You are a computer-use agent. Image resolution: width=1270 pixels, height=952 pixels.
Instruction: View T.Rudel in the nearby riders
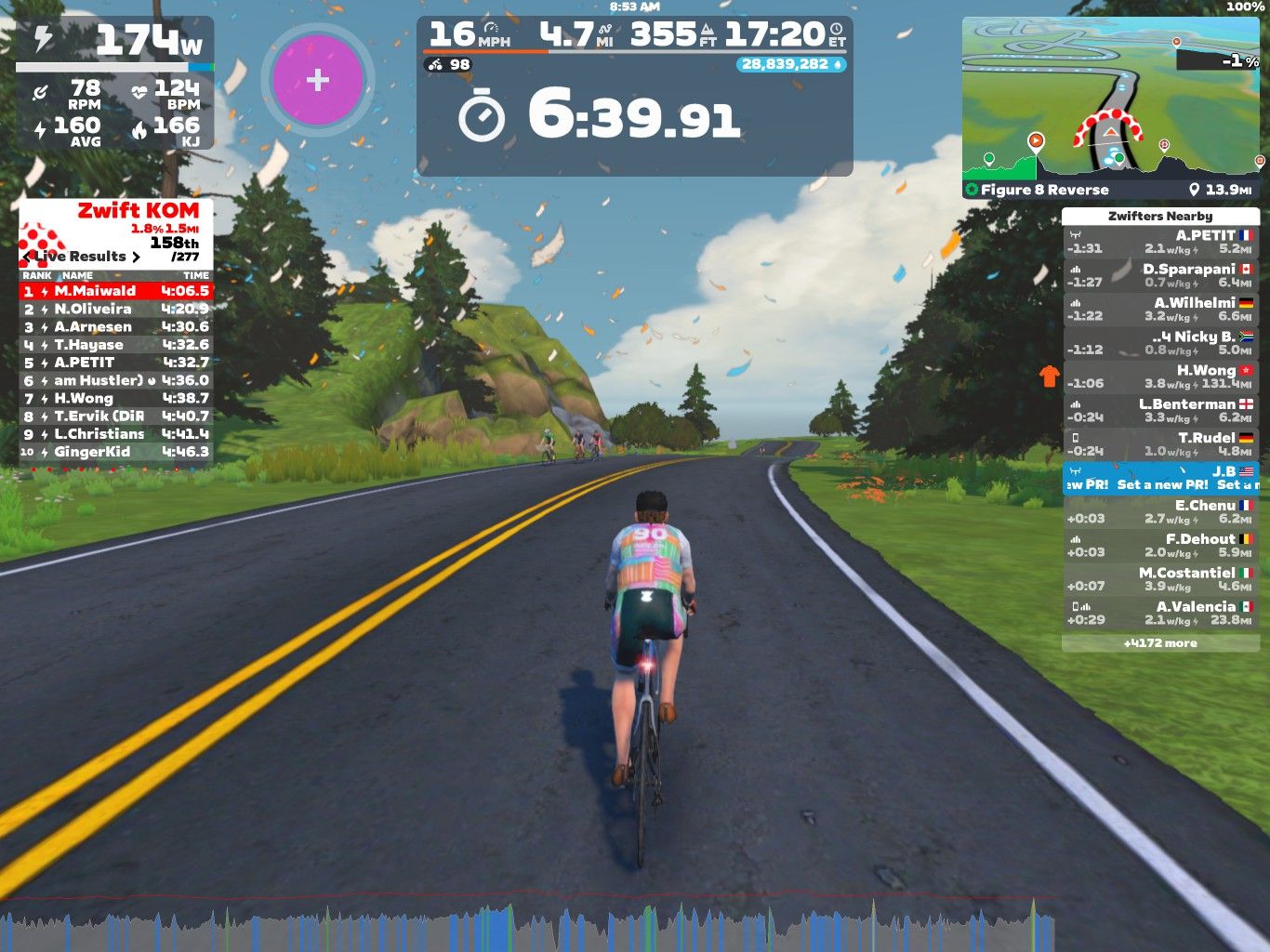coord(1160,444)
